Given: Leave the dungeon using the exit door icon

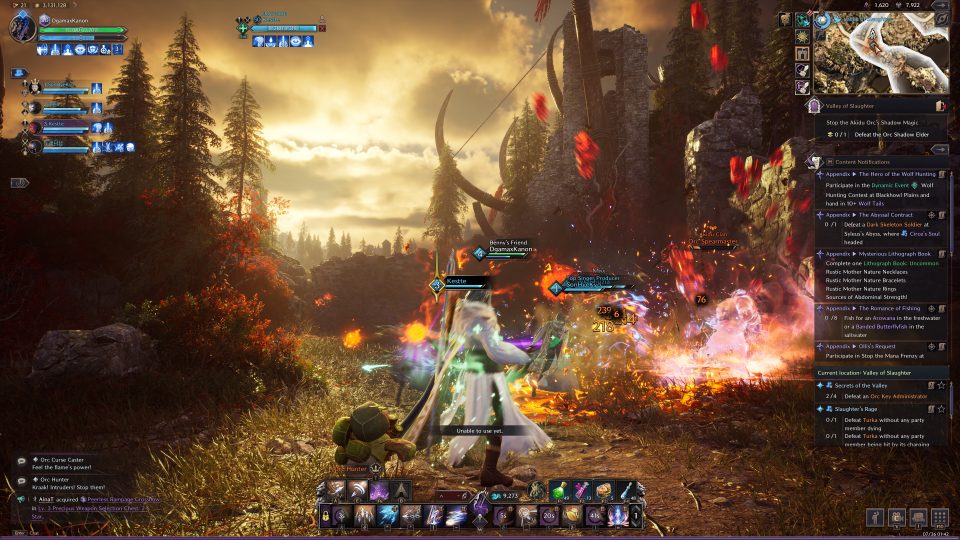Looking at the screenshot, I should pyautogui.click(x=940, y=105).
